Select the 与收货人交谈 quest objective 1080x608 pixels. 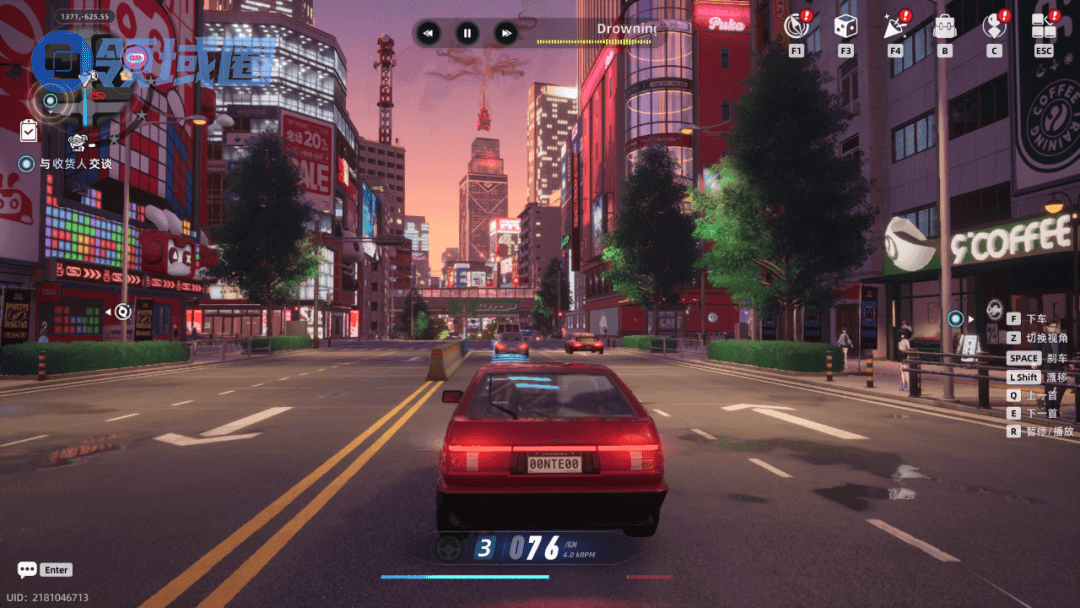point(76,164)
